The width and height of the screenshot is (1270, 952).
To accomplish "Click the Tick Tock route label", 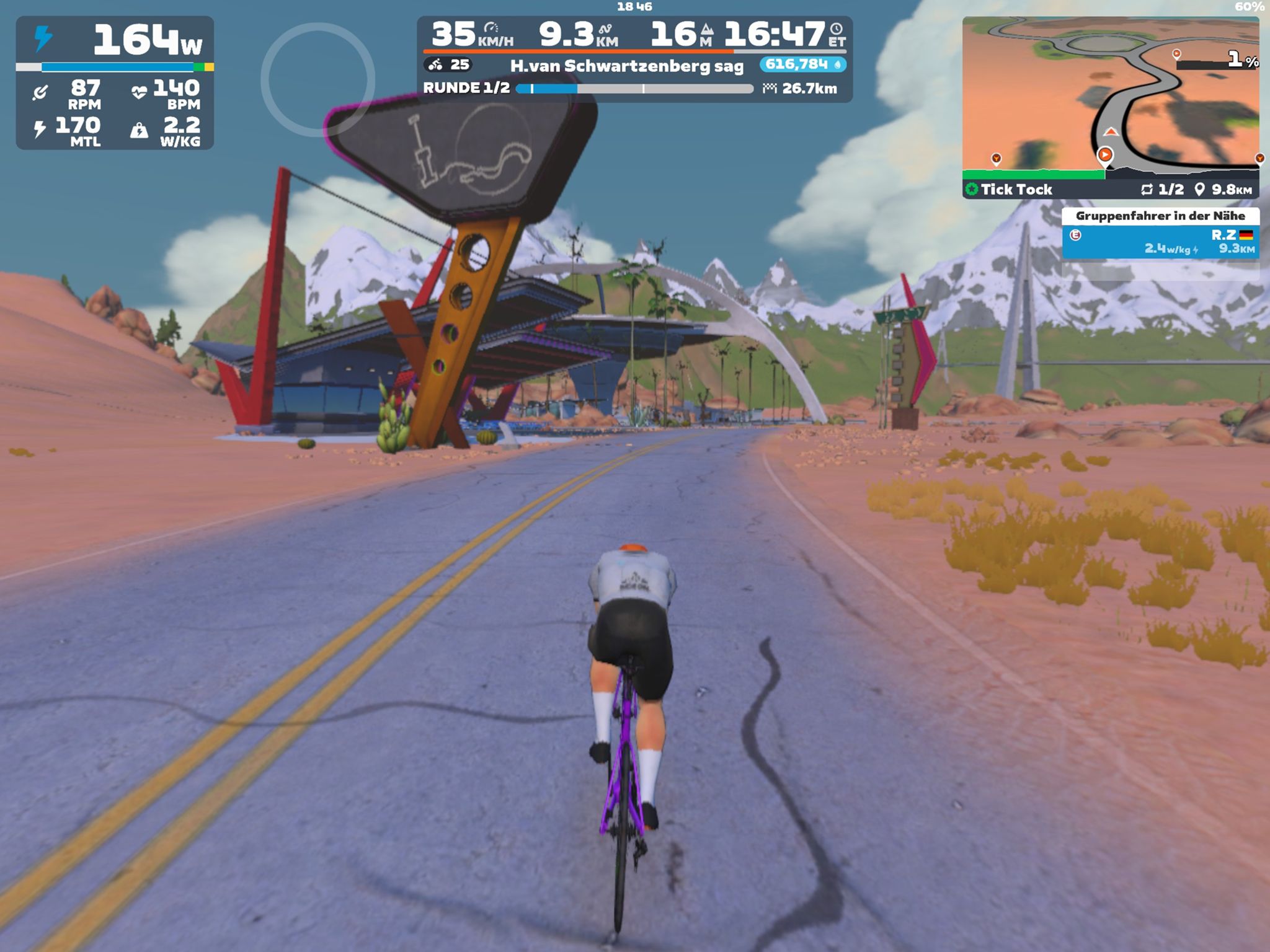I will click(1016, 190).
